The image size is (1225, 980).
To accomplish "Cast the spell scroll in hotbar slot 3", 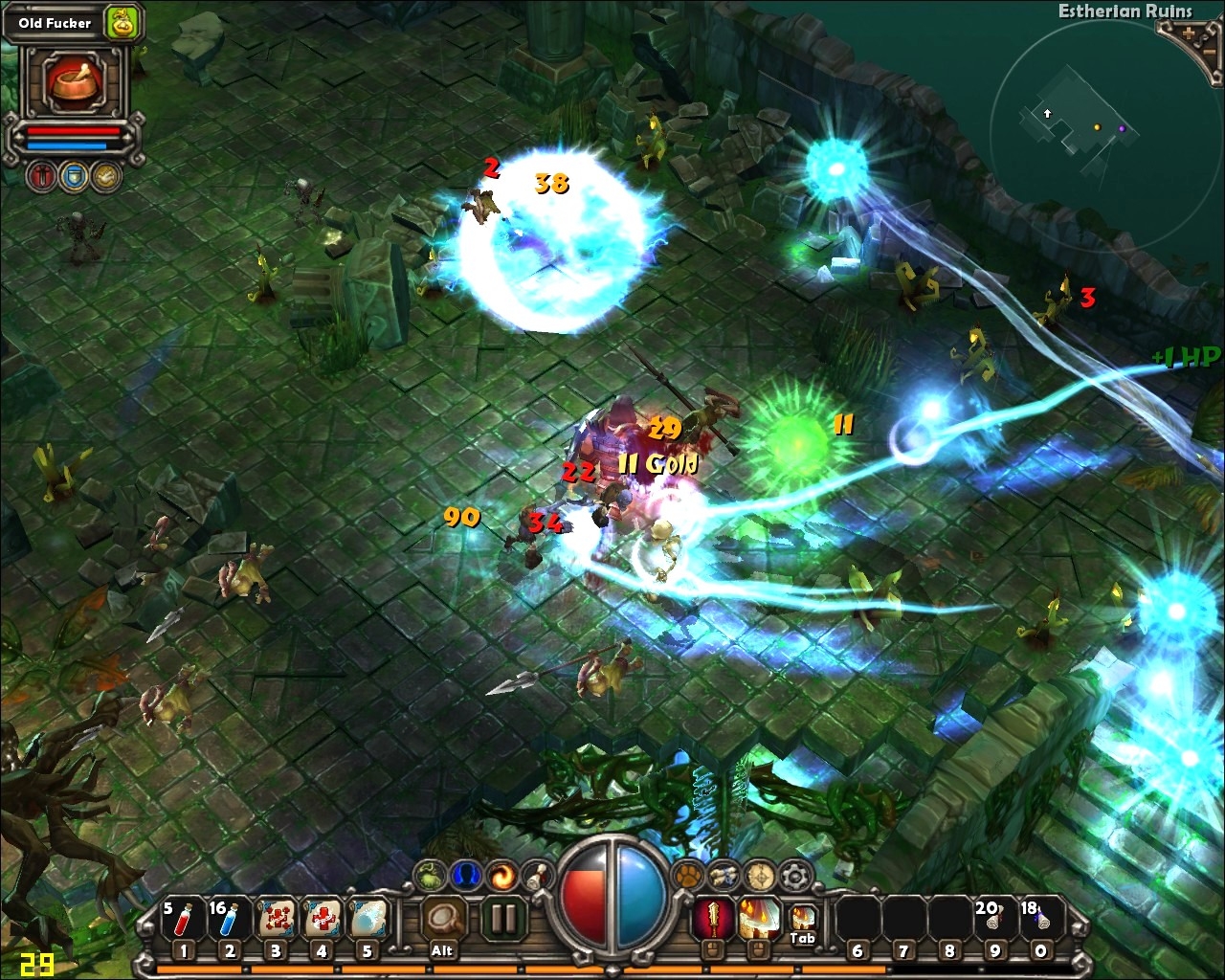I will (x=276, y=919).
